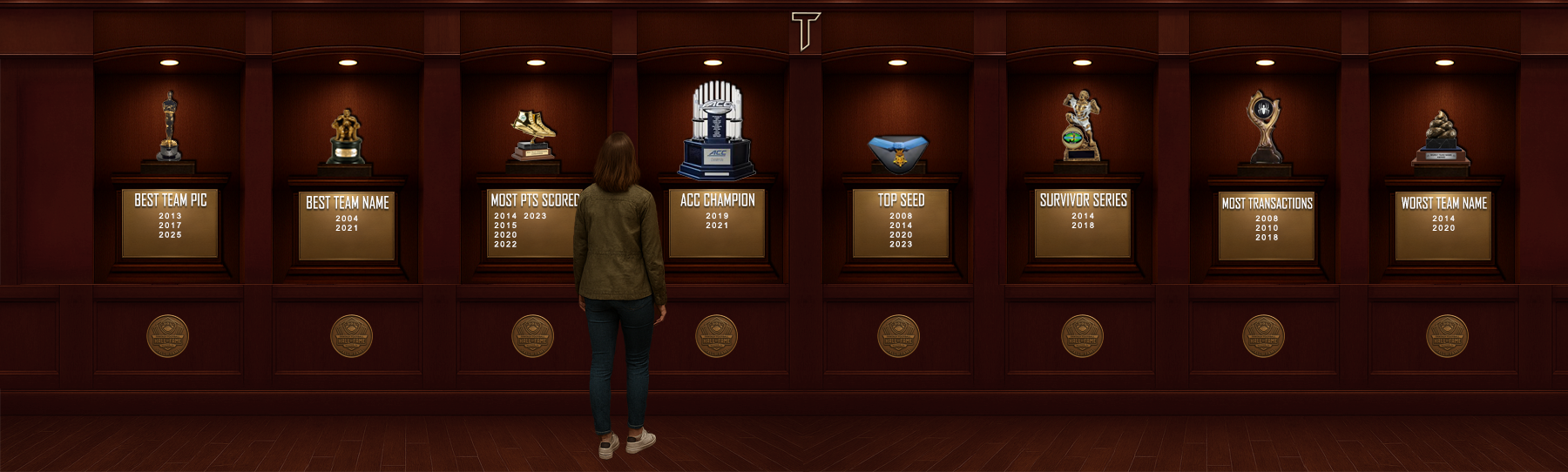
Task: View the Most Transactions plaque
Action: 1267,226
